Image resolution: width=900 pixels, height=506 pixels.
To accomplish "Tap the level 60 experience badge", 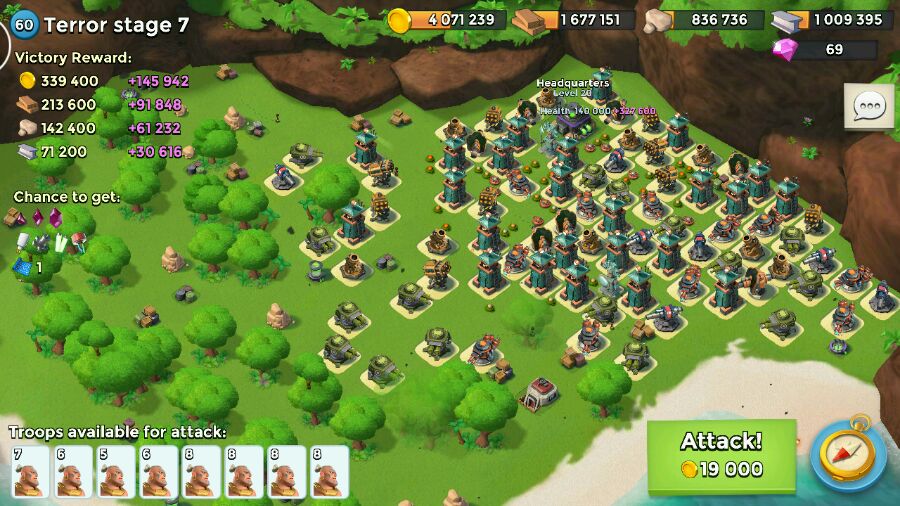I will (x=23, y=25).
